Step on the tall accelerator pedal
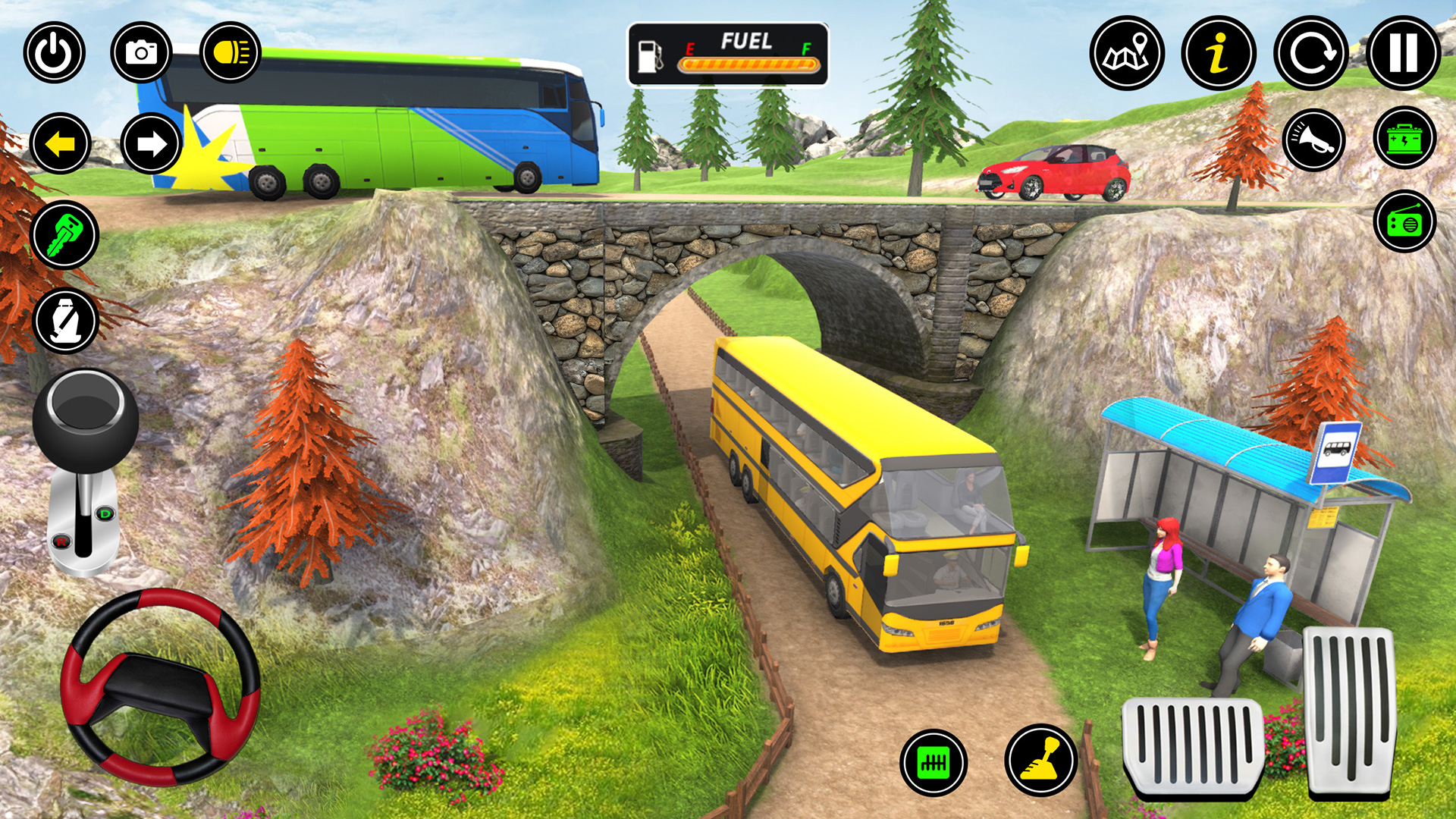This screenshot has width=1456, height=819. point(1350,711)
